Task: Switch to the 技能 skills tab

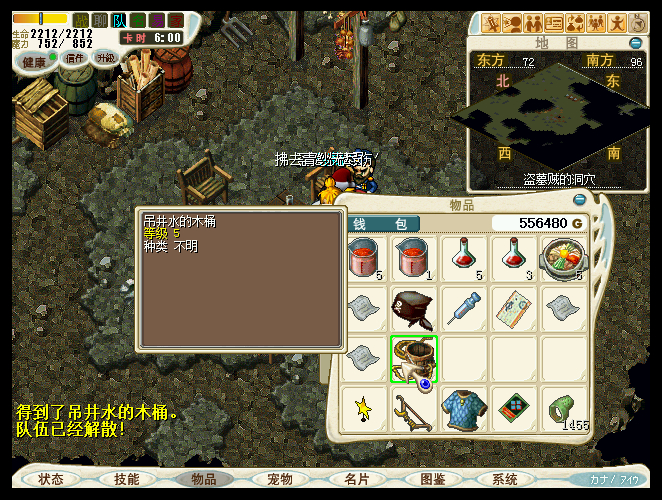Action: [127, 479]
